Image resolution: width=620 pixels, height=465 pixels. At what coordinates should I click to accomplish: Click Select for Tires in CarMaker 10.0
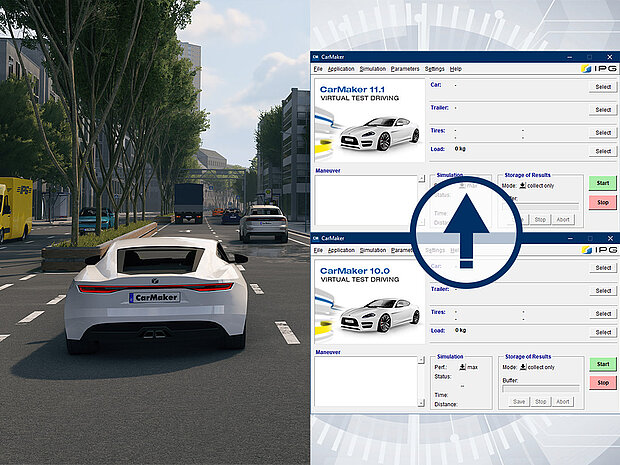click(x=603, y=313)
